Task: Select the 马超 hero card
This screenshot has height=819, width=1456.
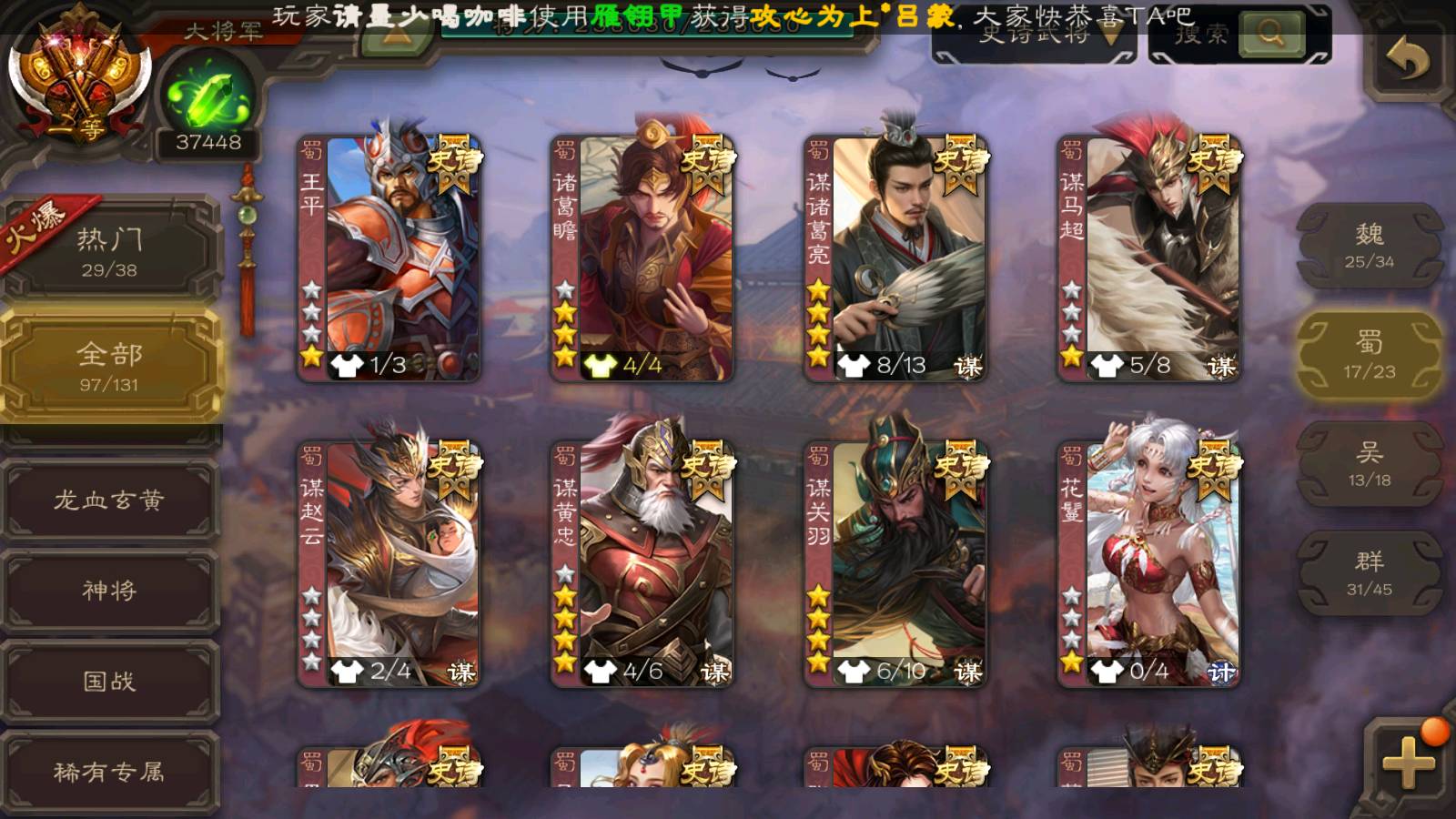Action: pyautogui.click(x=1148, y=258)
